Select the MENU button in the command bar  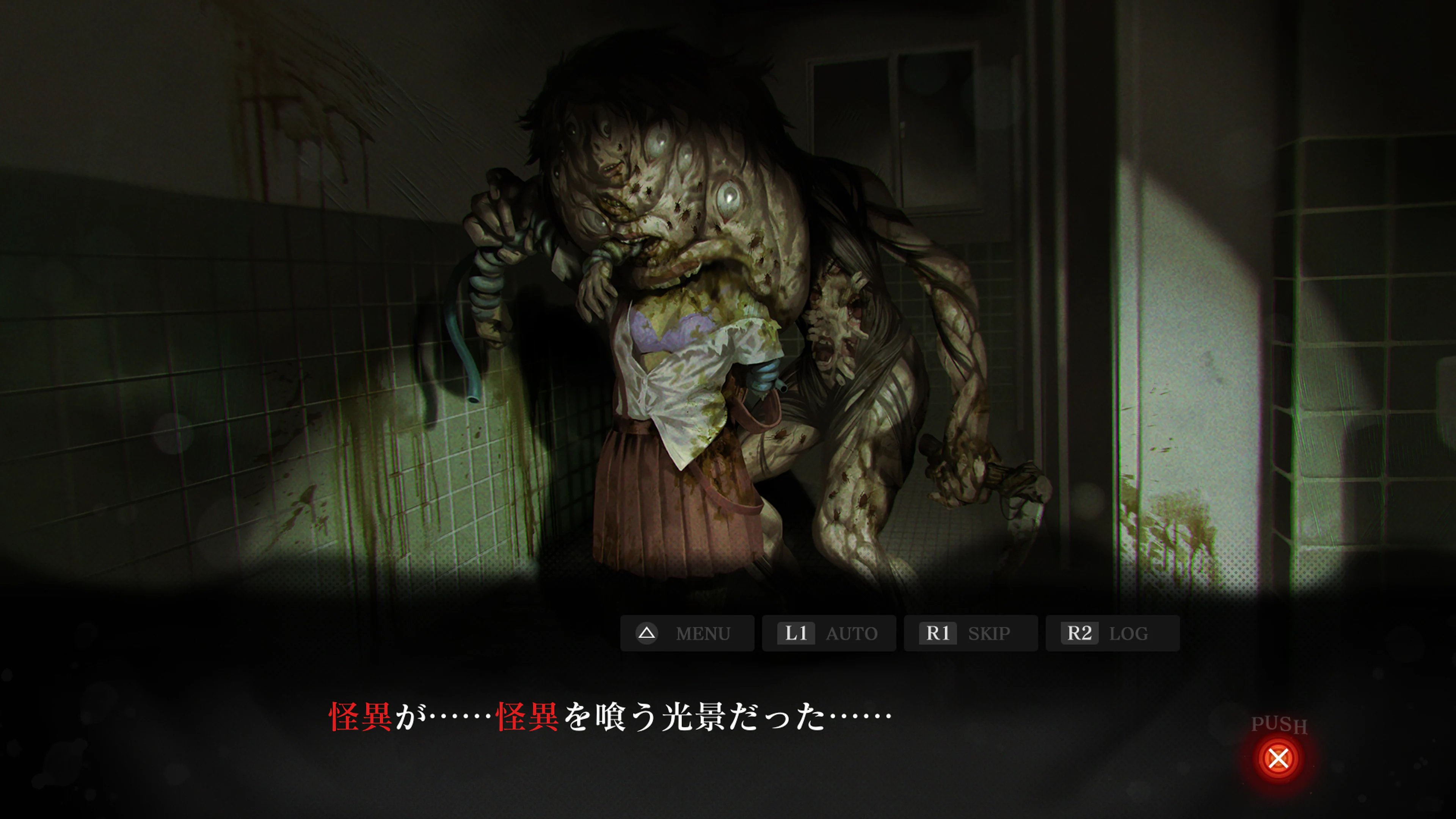[687, 633]
